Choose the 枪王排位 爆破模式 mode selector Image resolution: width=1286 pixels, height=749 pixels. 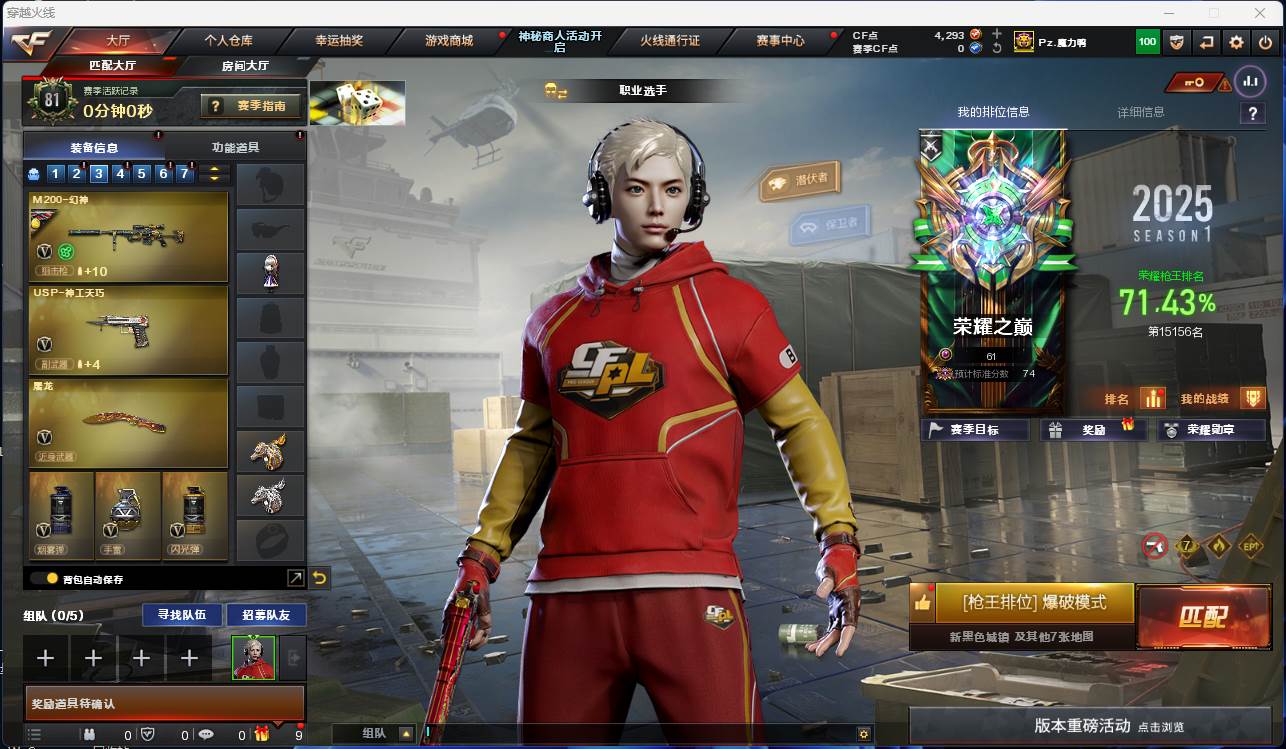coord(1034,603)
